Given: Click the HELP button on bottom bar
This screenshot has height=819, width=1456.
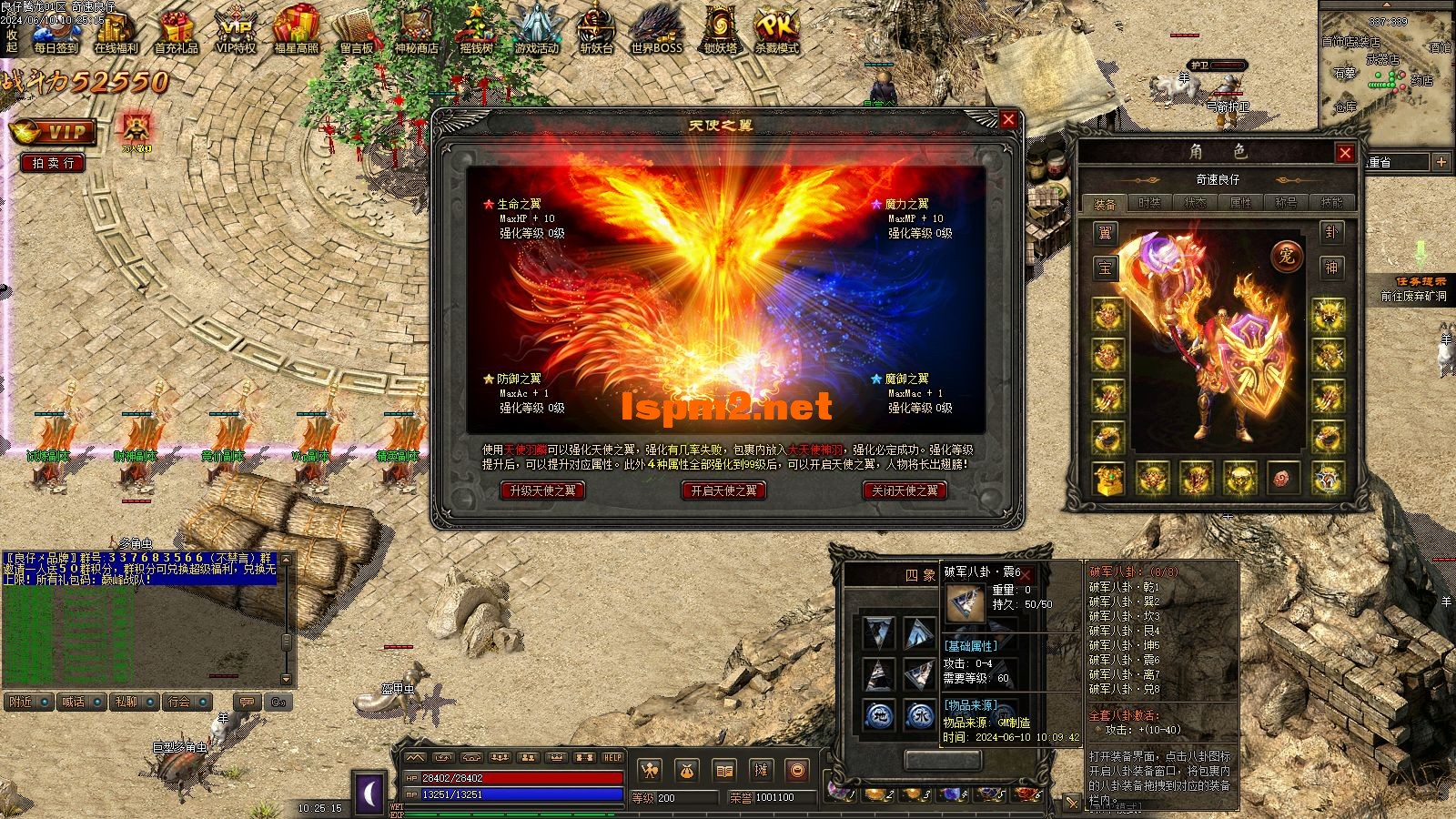Looking at the screenshot, I should pyautogui.click(x=612, y=757).
